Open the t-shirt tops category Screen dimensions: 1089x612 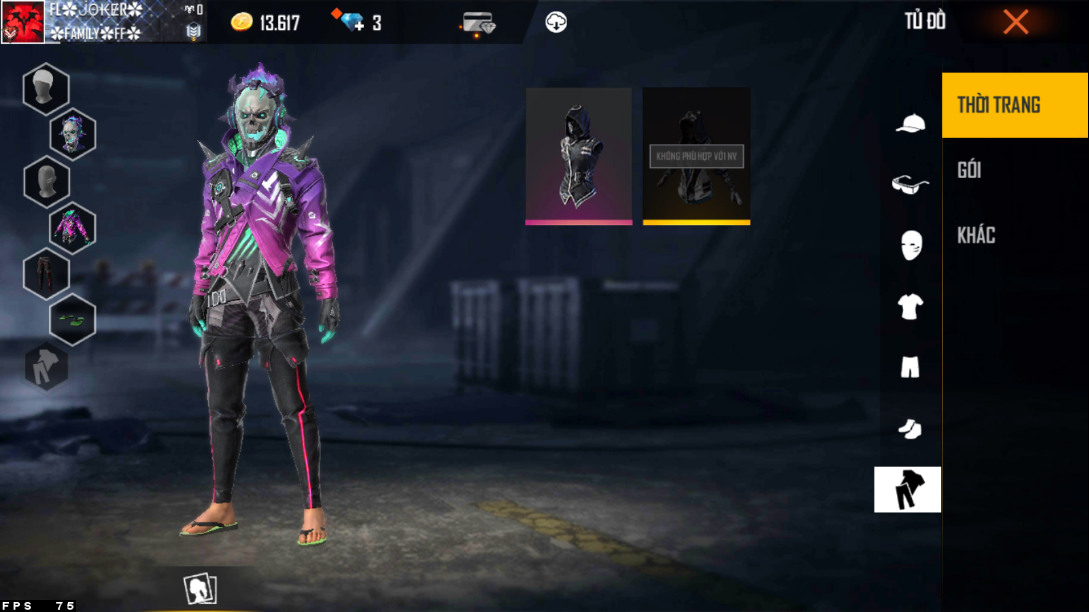coord(909,306)
